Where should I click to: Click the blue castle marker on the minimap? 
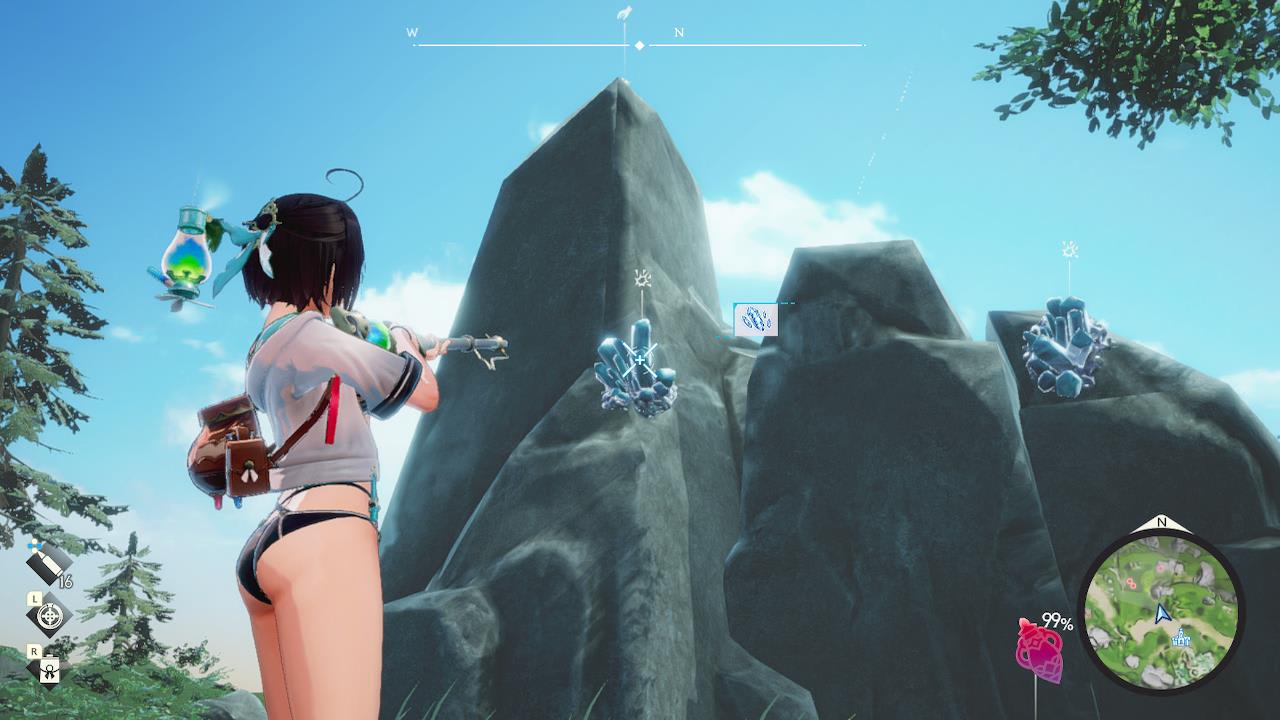pos(1181,638)
